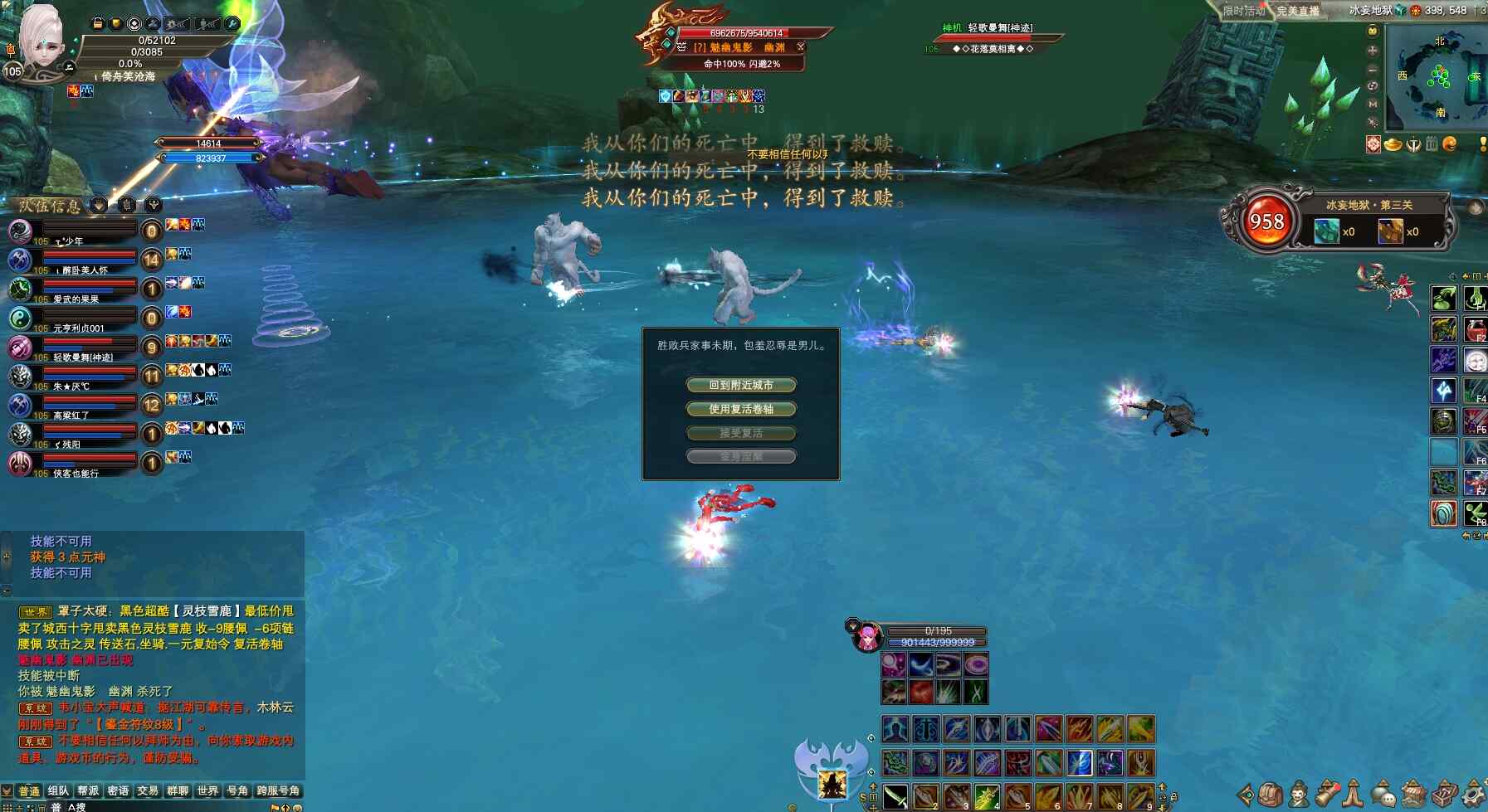Select the 世界 chat tab
Viewport: 1488px width, 812px height.
tap(207, 791)
